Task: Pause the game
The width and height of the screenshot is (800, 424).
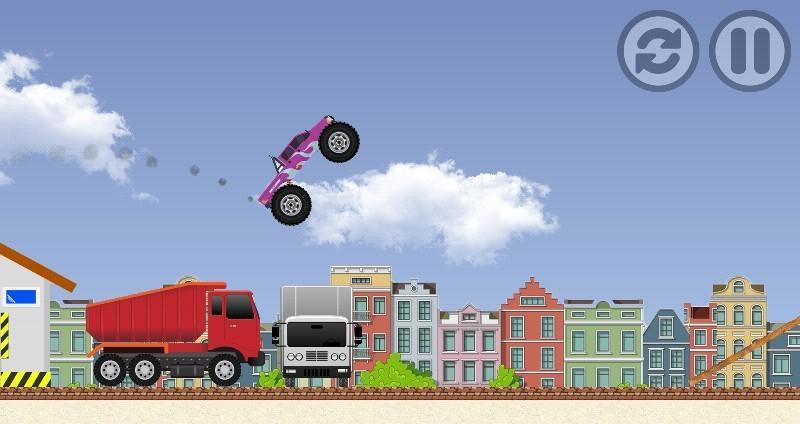Action: (x=749, y=51)
